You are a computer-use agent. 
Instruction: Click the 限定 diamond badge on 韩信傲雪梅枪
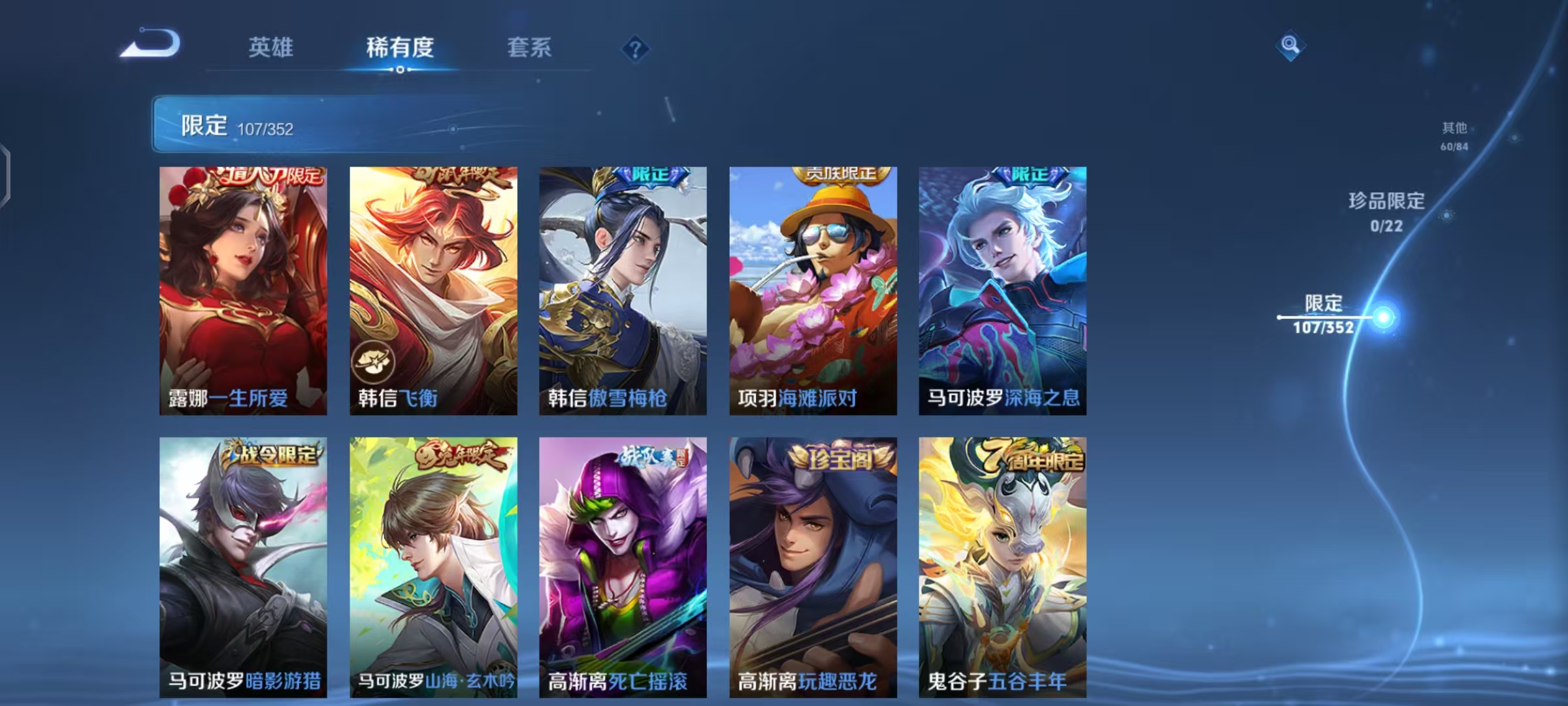point(648,174)
